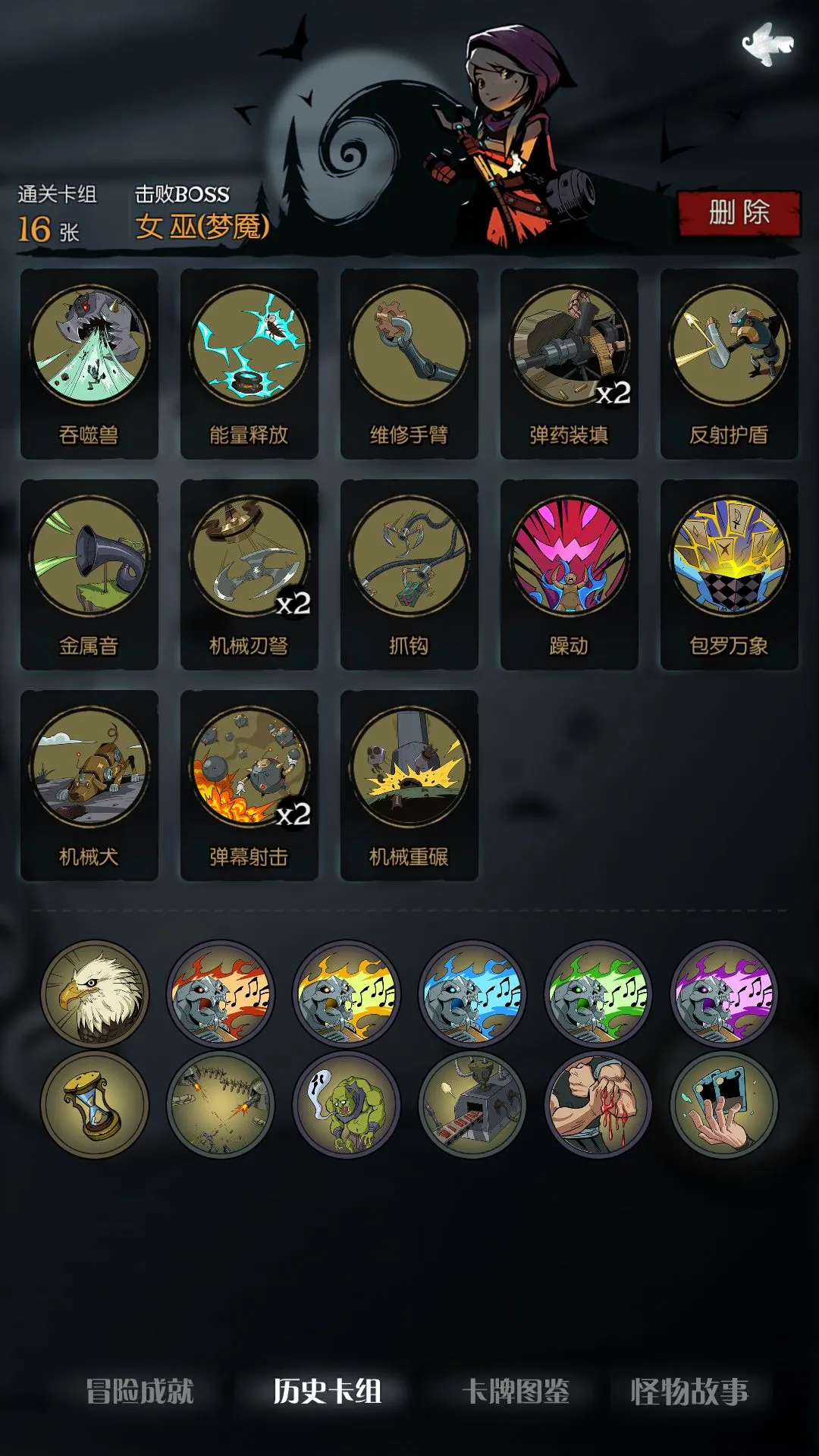Open the 包罗万象 card

(730, 574)
